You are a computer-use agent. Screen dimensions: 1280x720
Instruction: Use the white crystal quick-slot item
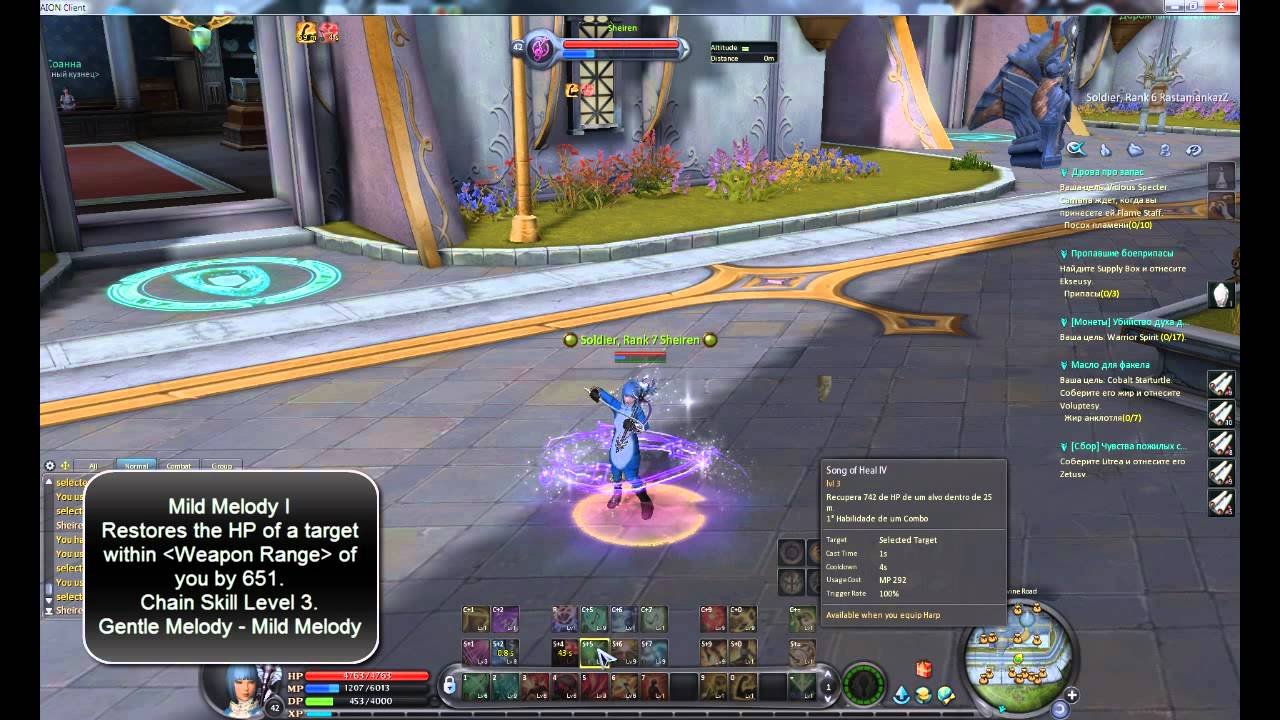pos(1221,295)
